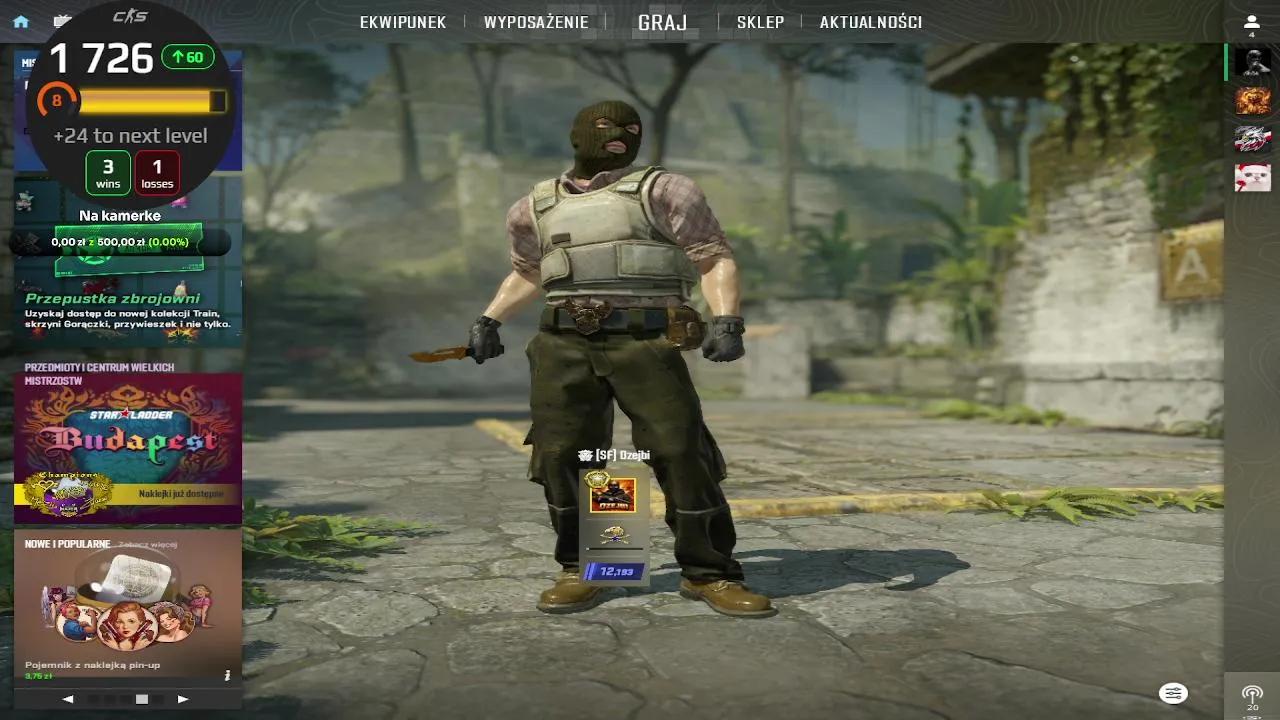
Task: Open the SKLEP menu
Action: point(760,21)
